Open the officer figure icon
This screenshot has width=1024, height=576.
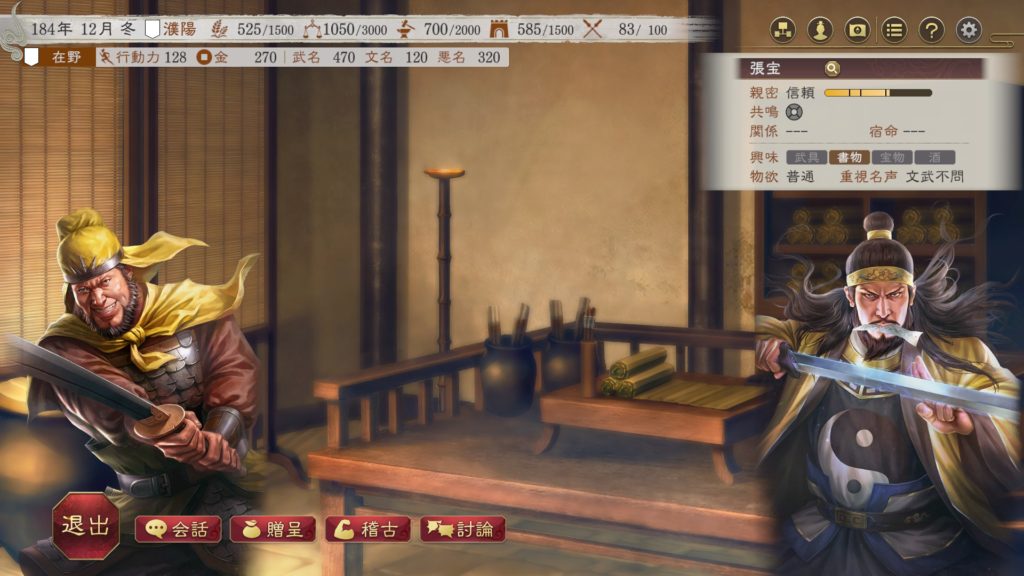click(x=820, y=30)
